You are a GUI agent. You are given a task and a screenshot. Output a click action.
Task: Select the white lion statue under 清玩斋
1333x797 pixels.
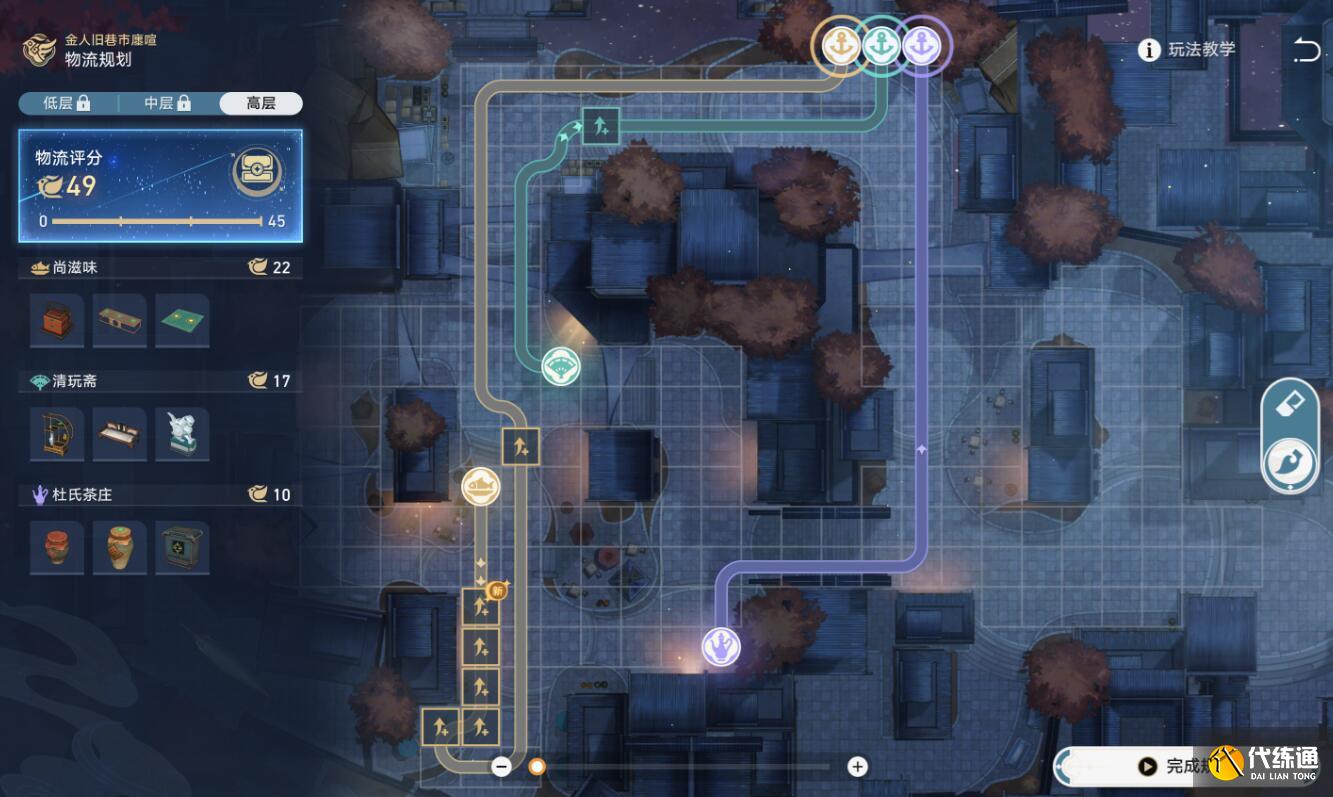182,434
